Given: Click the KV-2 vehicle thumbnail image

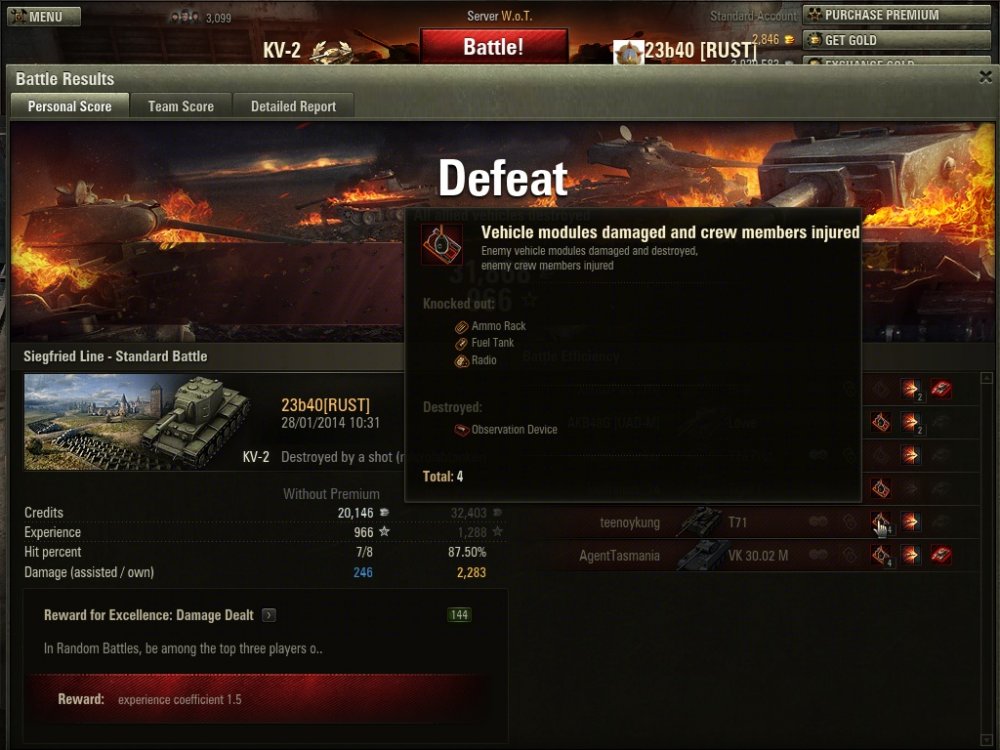Looking at the screenshot, I should 137,422.
